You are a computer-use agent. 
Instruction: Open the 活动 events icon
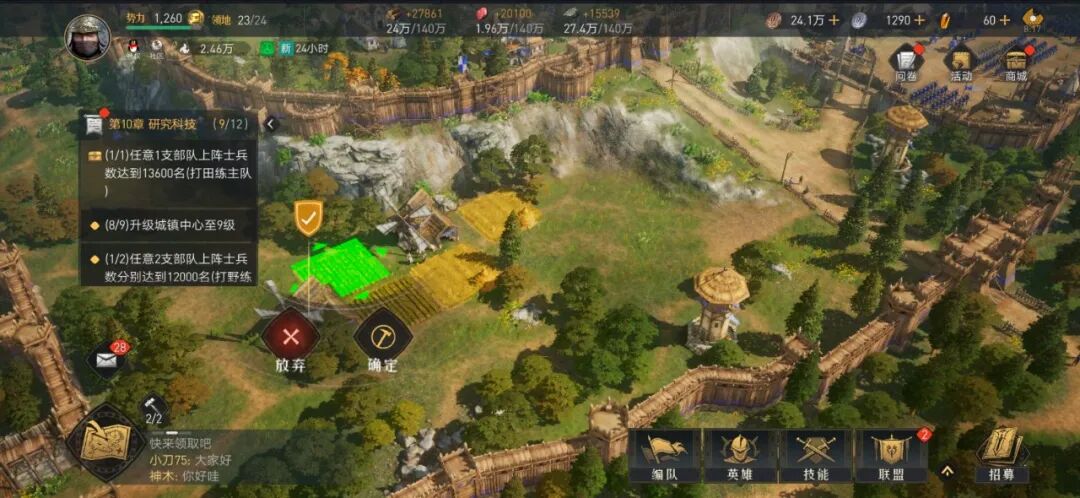[961, 62]
